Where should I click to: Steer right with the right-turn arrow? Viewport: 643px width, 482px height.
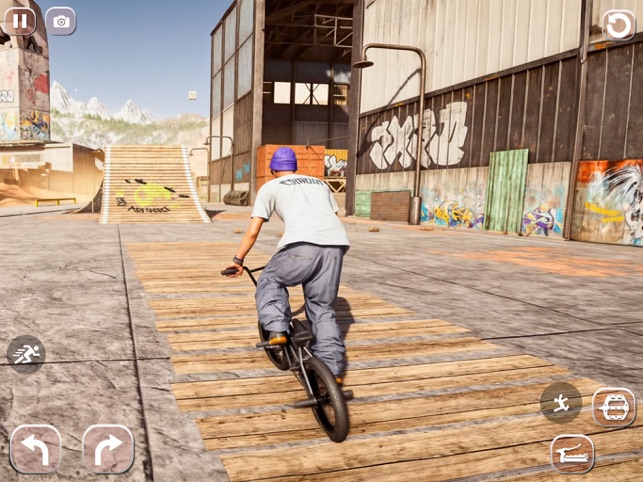(x=108, y=448)
